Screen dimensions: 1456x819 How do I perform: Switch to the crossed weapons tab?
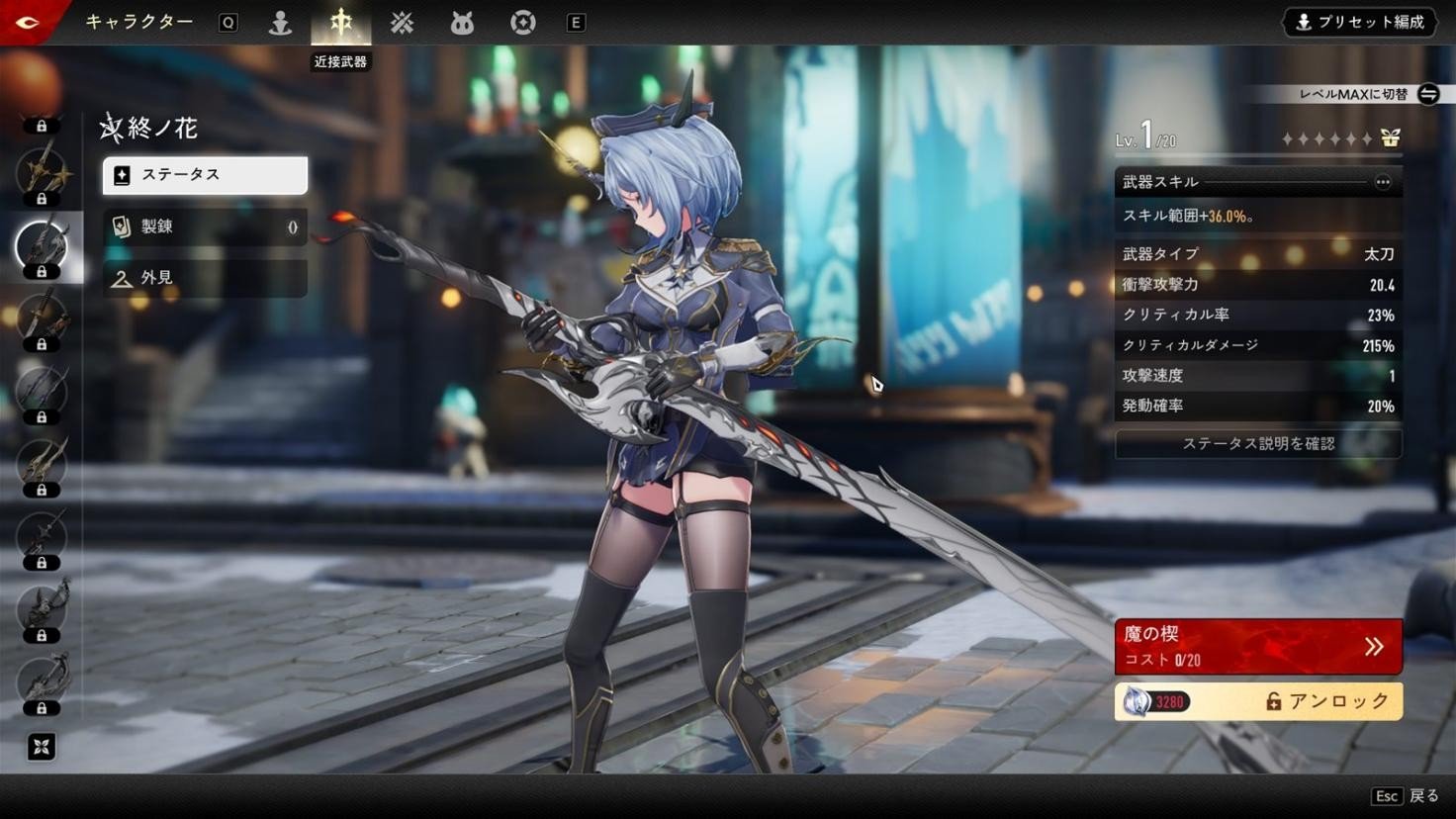(x=402, y=22)
